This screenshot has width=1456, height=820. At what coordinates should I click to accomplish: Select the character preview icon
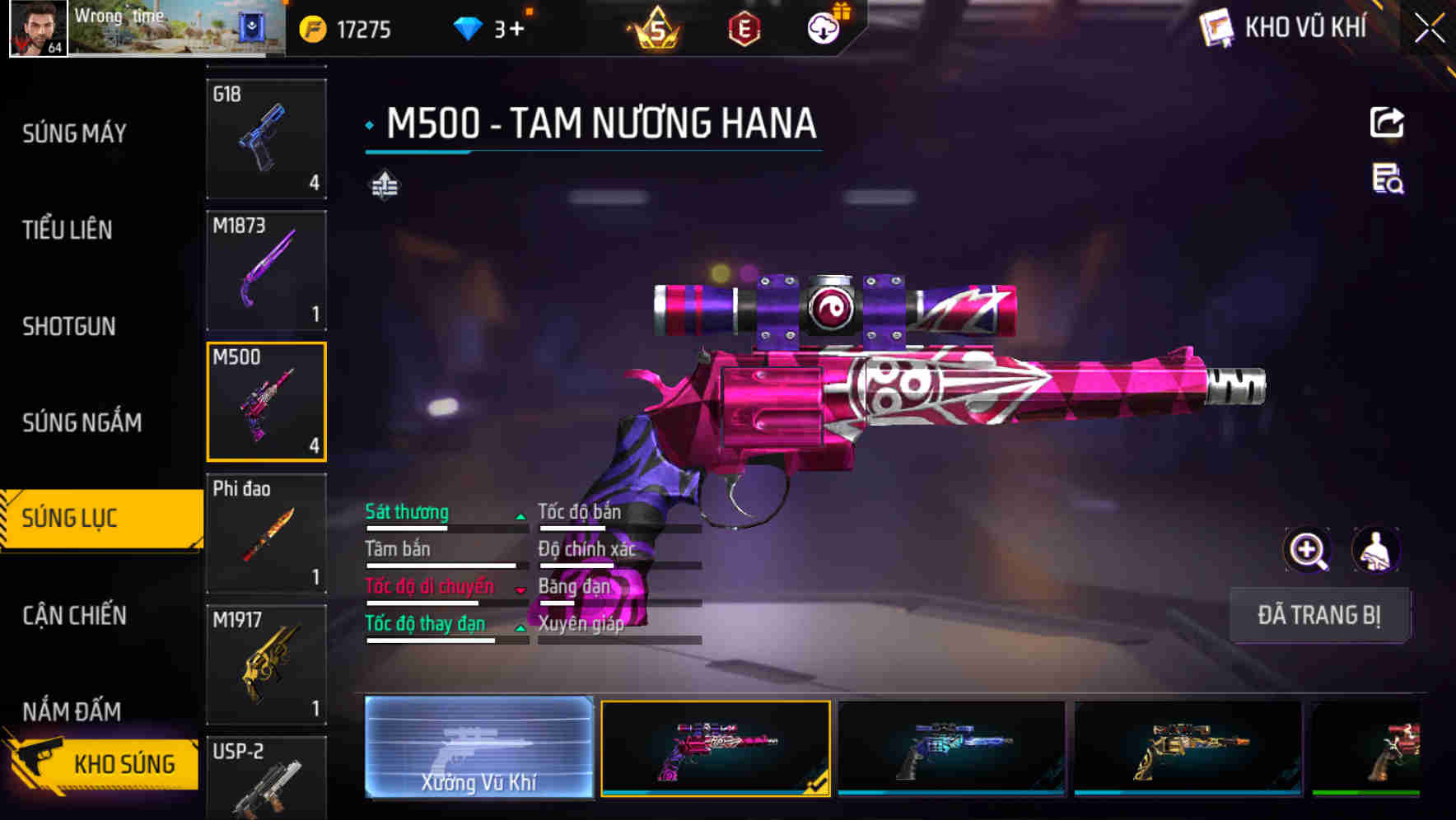(x=1377, y=550)
